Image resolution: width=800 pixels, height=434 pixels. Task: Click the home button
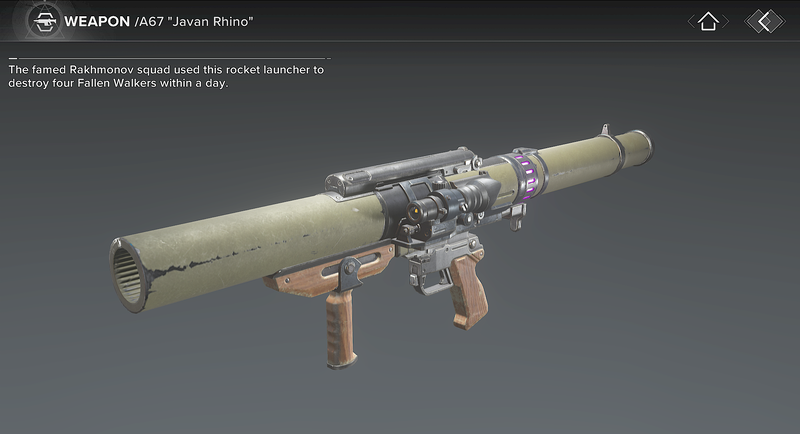click(x=708, y=21)
